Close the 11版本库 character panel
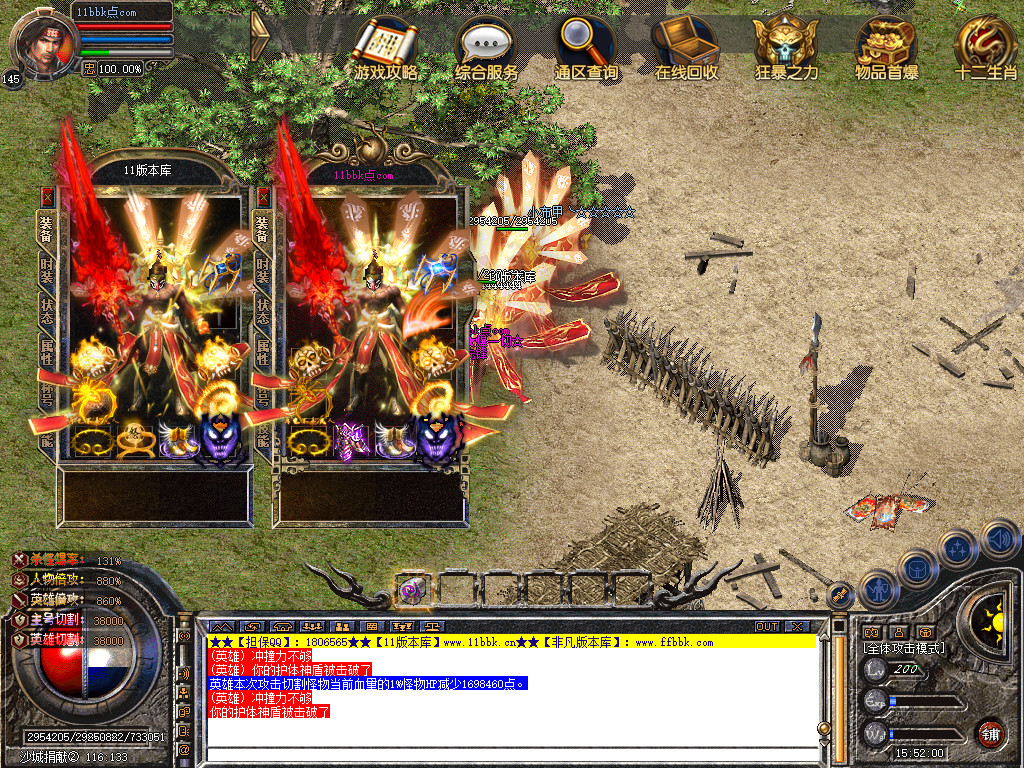Screen dimensions: 1024x768 (x=47, y=197)
